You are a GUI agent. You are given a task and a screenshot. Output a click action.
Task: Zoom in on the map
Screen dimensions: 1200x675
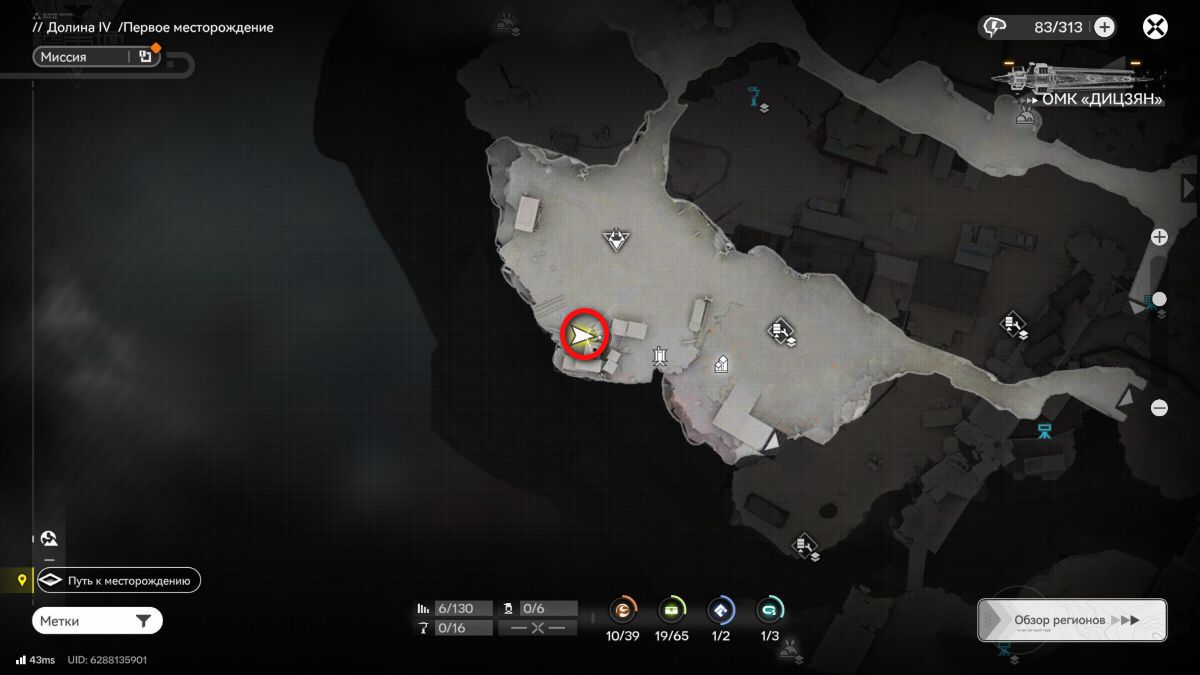1159,237
